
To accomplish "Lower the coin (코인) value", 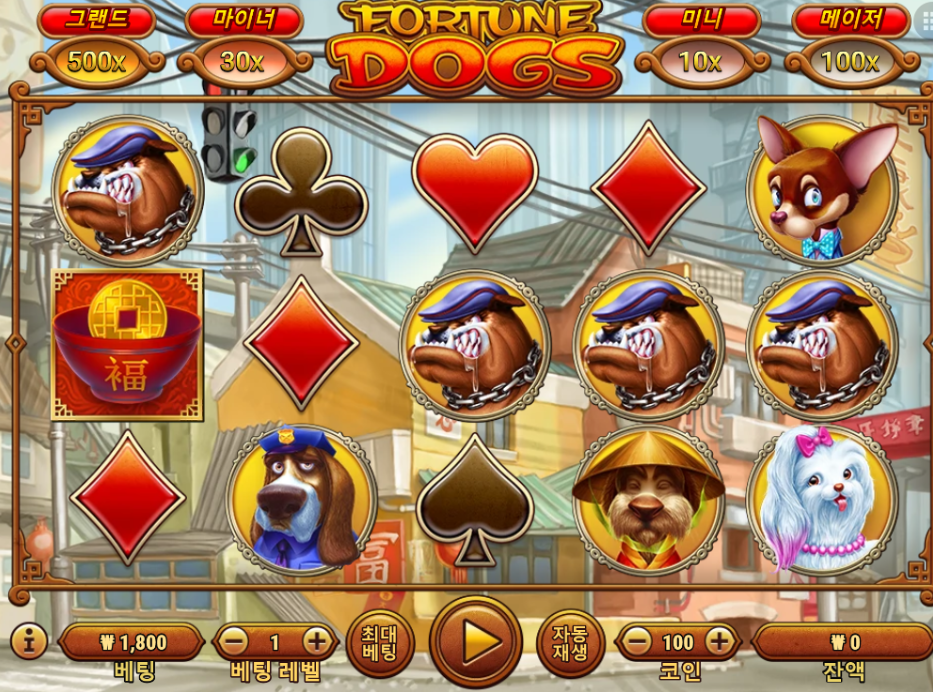I will point(638,641).
